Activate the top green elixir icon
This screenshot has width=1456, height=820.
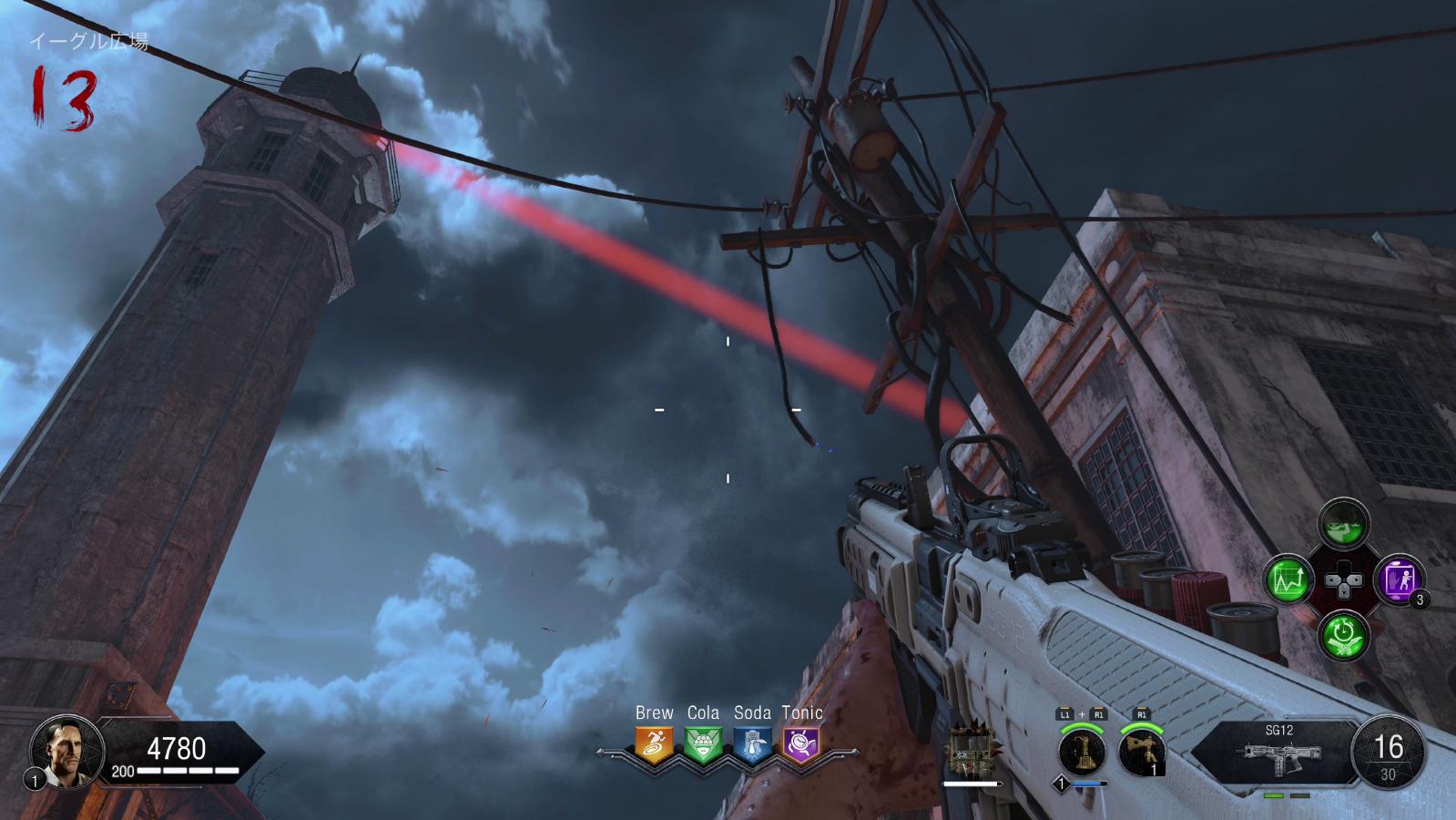(1343, 525)
